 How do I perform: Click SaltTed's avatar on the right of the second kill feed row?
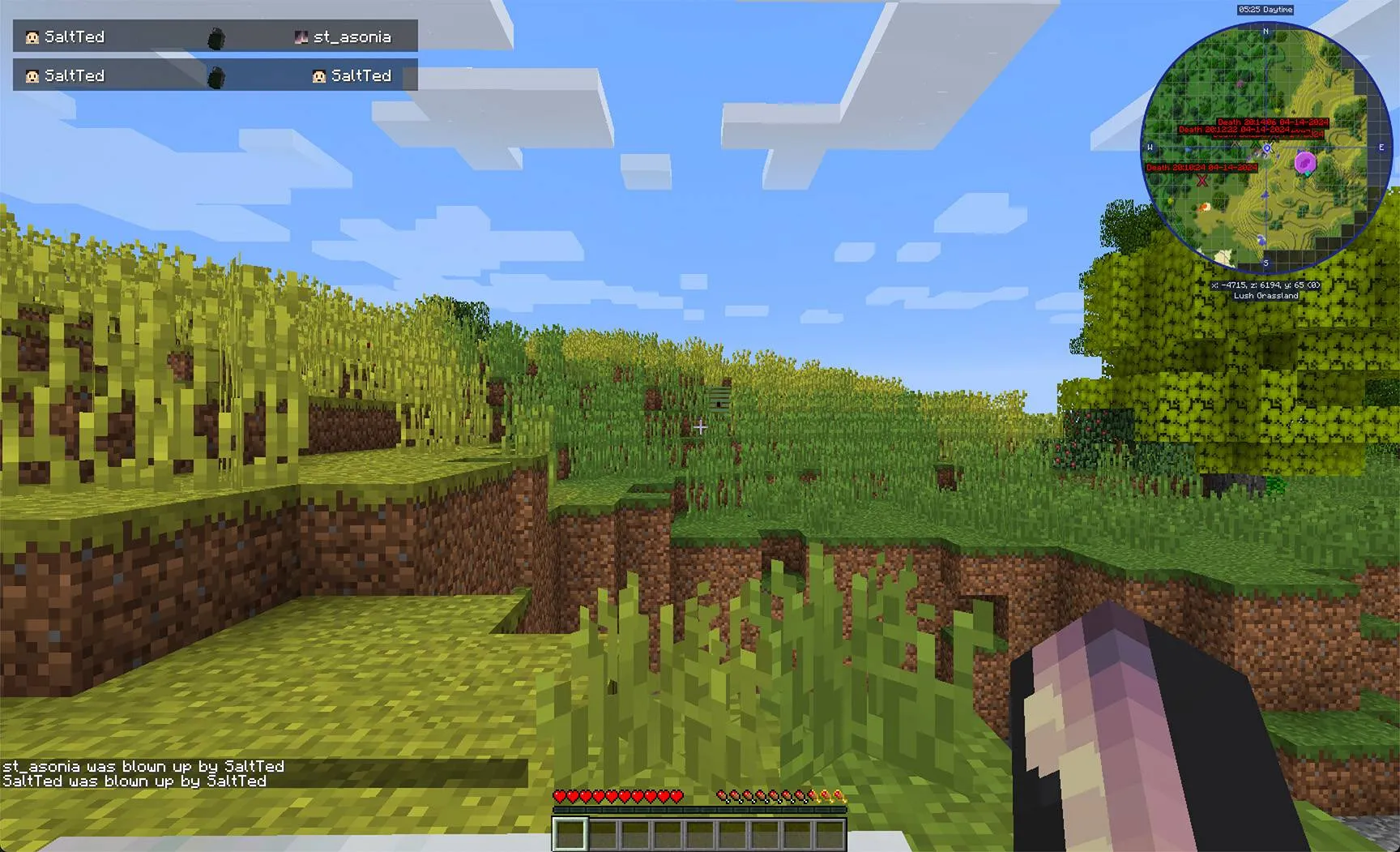[318, 75]
